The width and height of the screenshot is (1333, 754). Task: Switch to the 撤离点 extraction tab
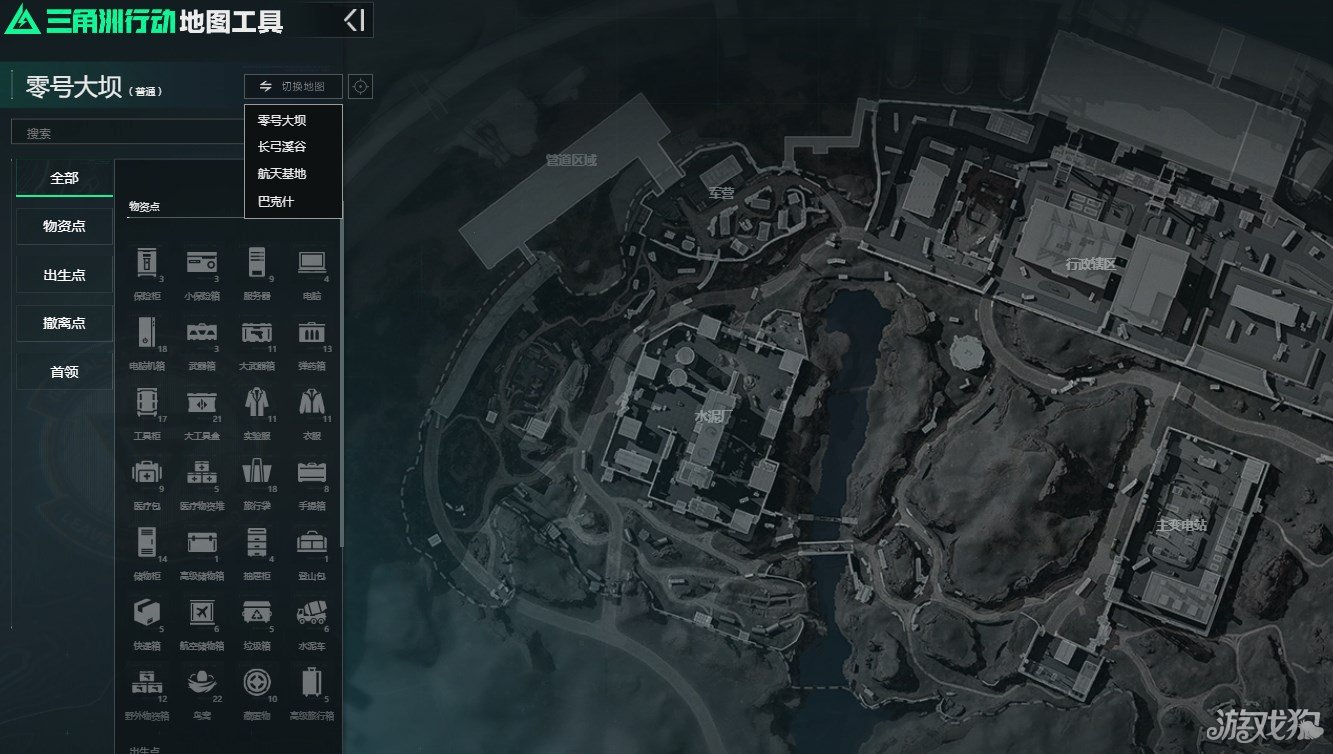[x=65, y=323]
